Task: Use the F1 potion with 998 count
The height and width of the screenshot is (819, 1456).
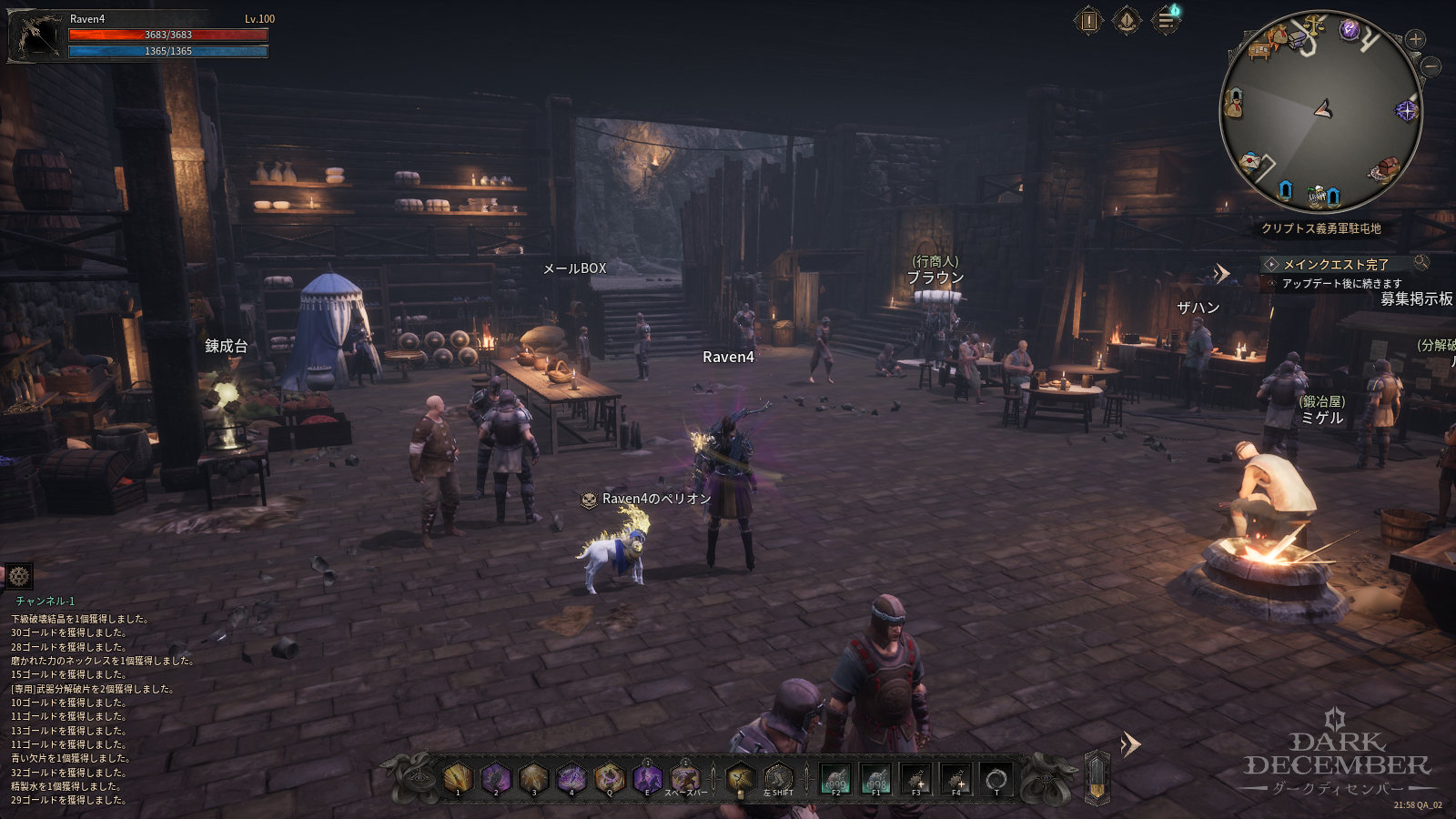Action: 875,779
